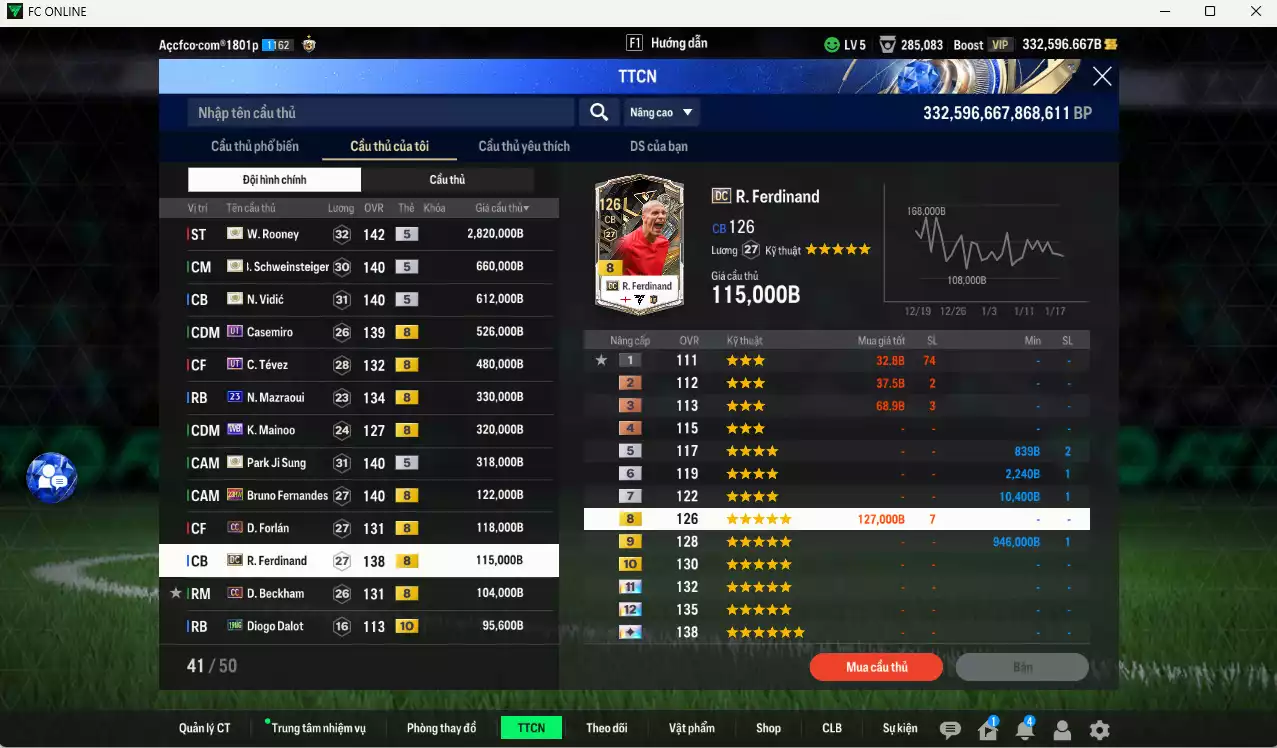
Task: Select the upgrade level 5 price row
Action: [836, 451]
